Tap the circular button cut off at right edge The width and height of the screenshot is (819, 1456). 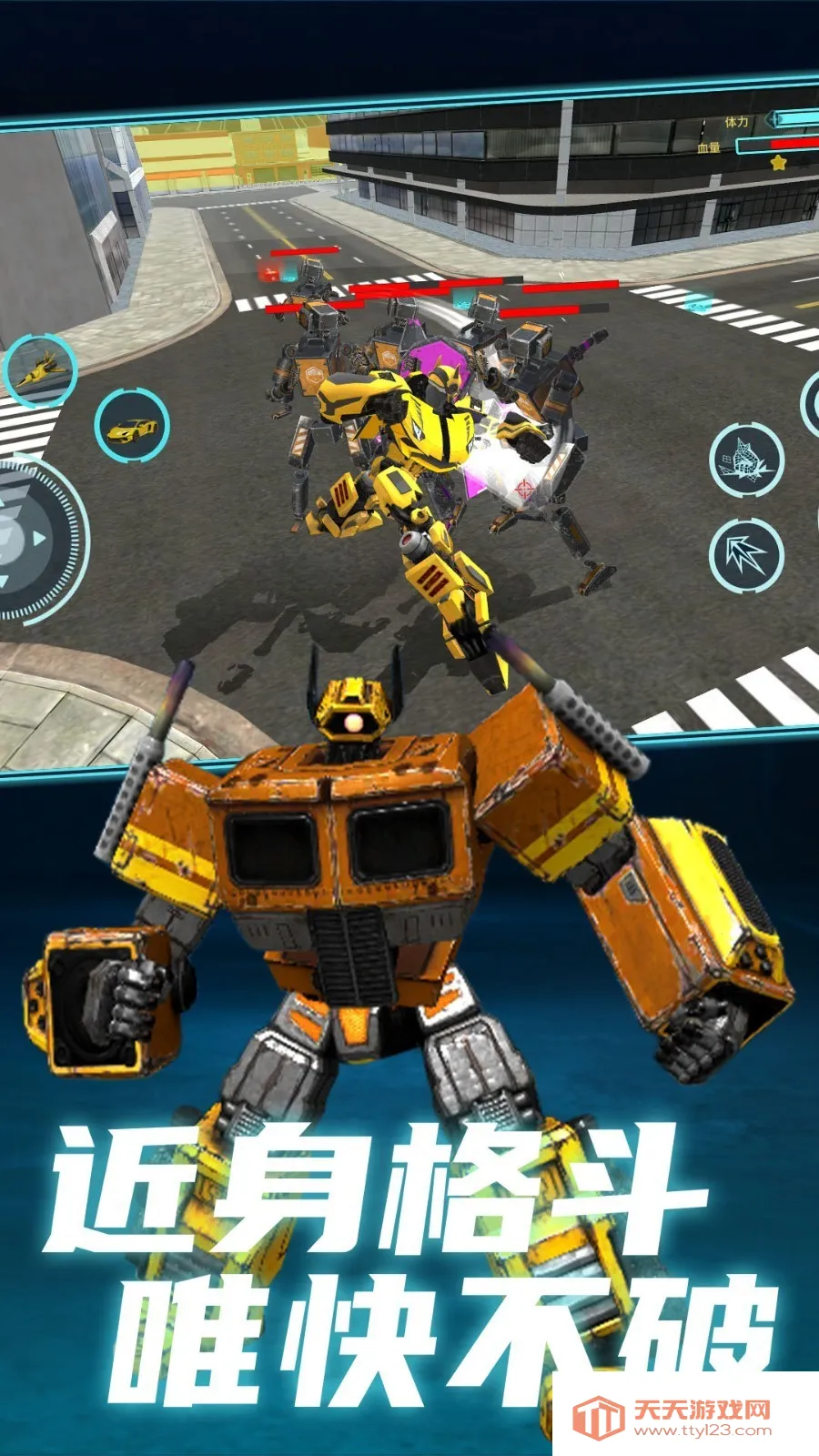[x=811, y=403]
